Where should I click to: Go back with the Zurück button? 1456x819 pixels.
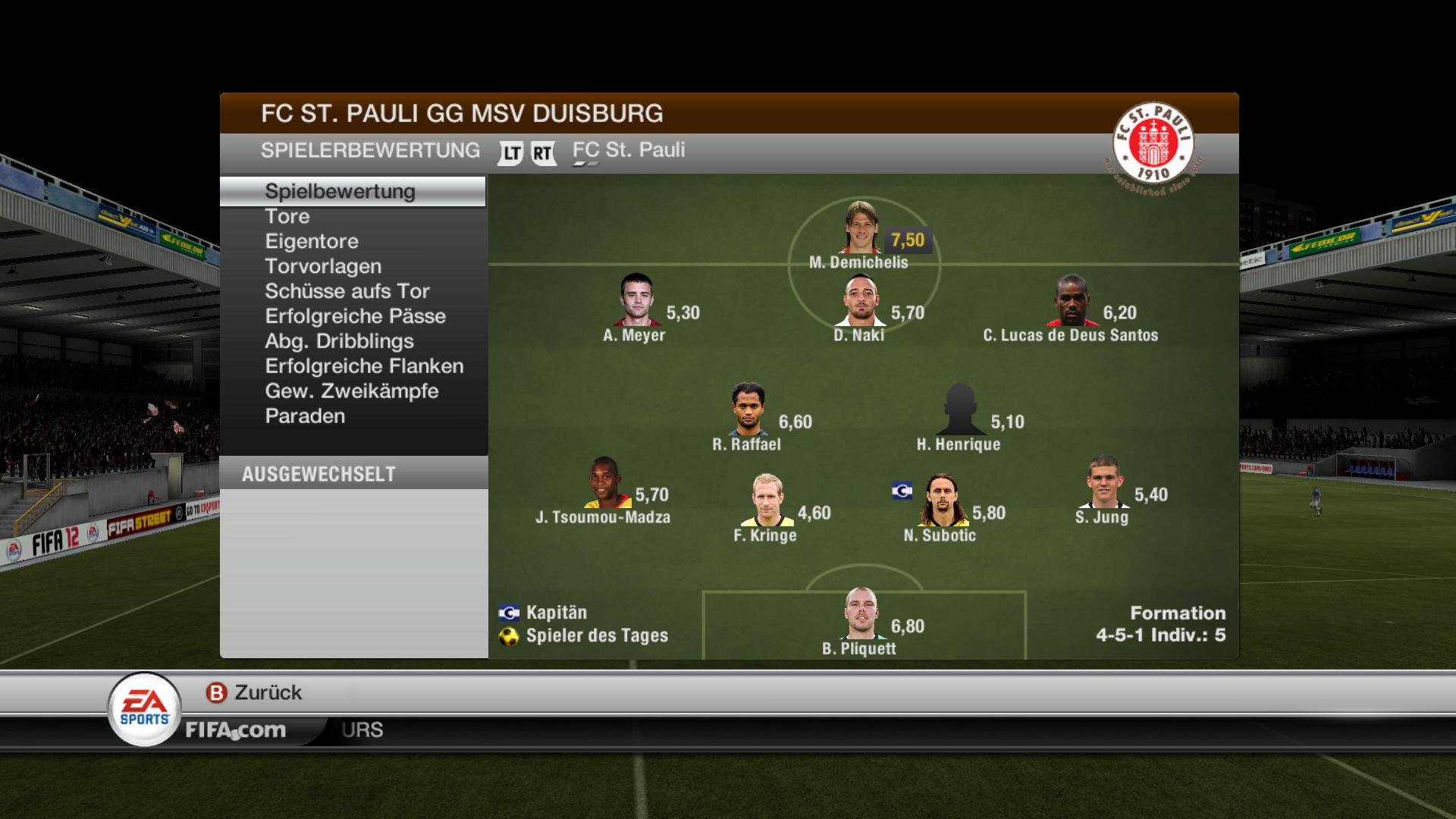[x=255, y=692]
